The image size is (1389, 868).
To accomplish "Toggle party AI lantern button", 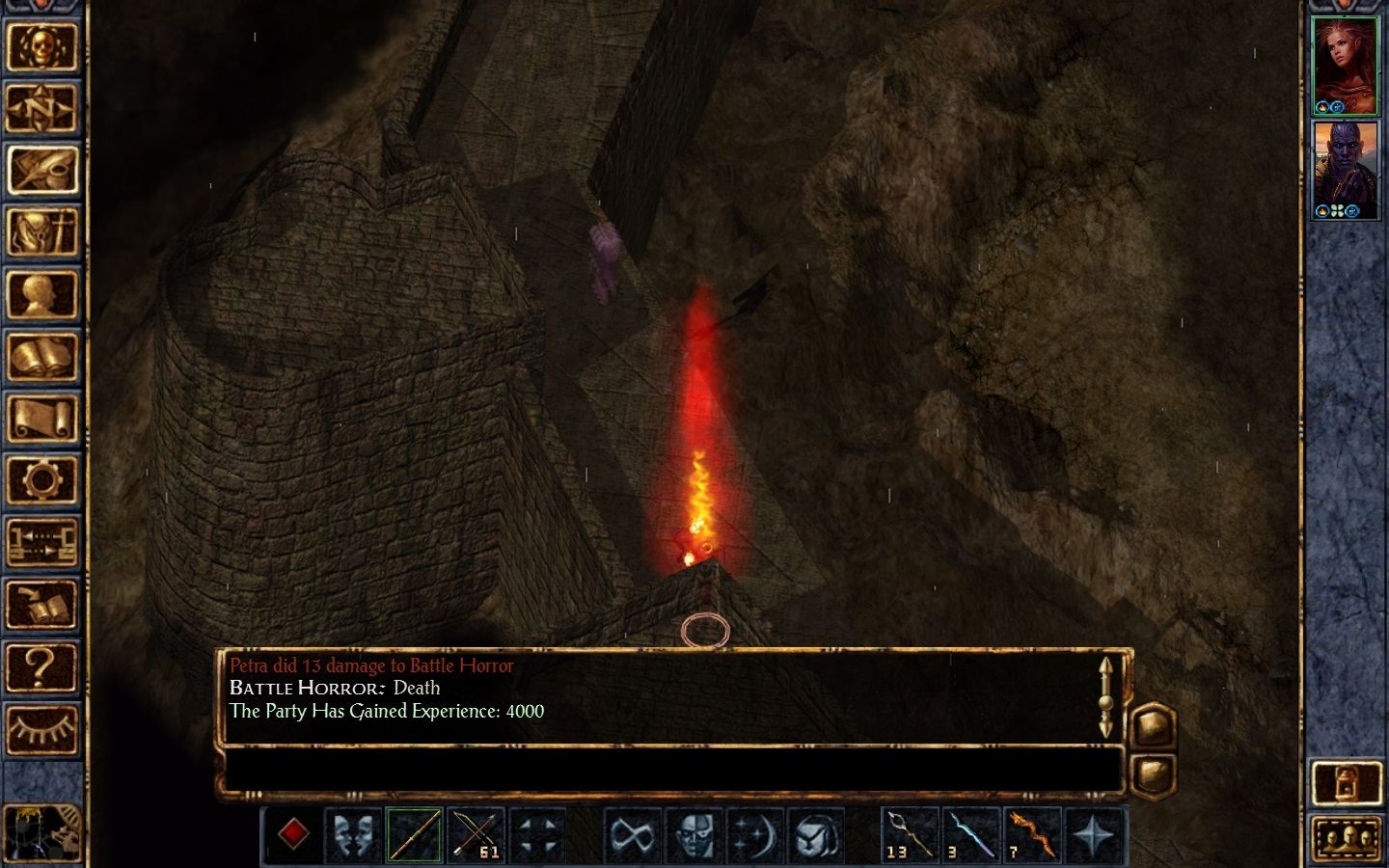I will (1347, 783).
